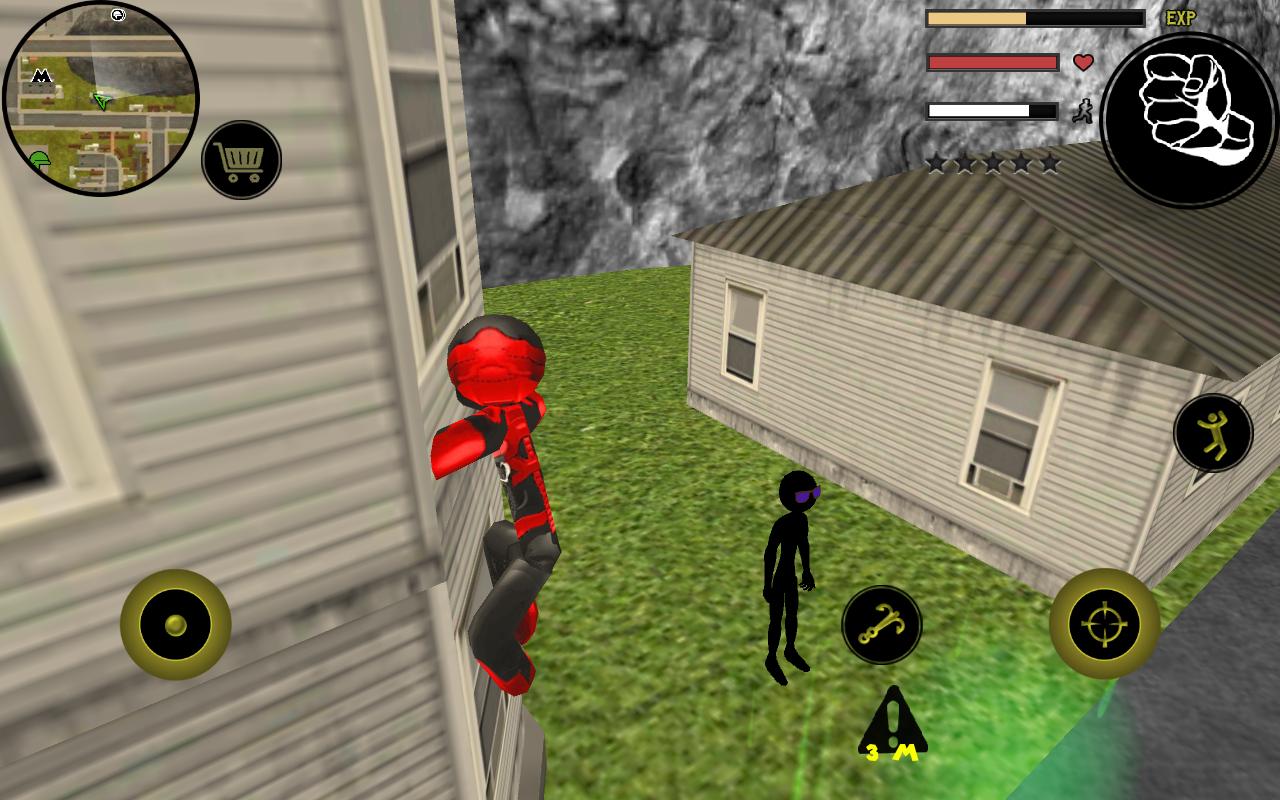Activate the grappling hook ability

pos(882,625)
